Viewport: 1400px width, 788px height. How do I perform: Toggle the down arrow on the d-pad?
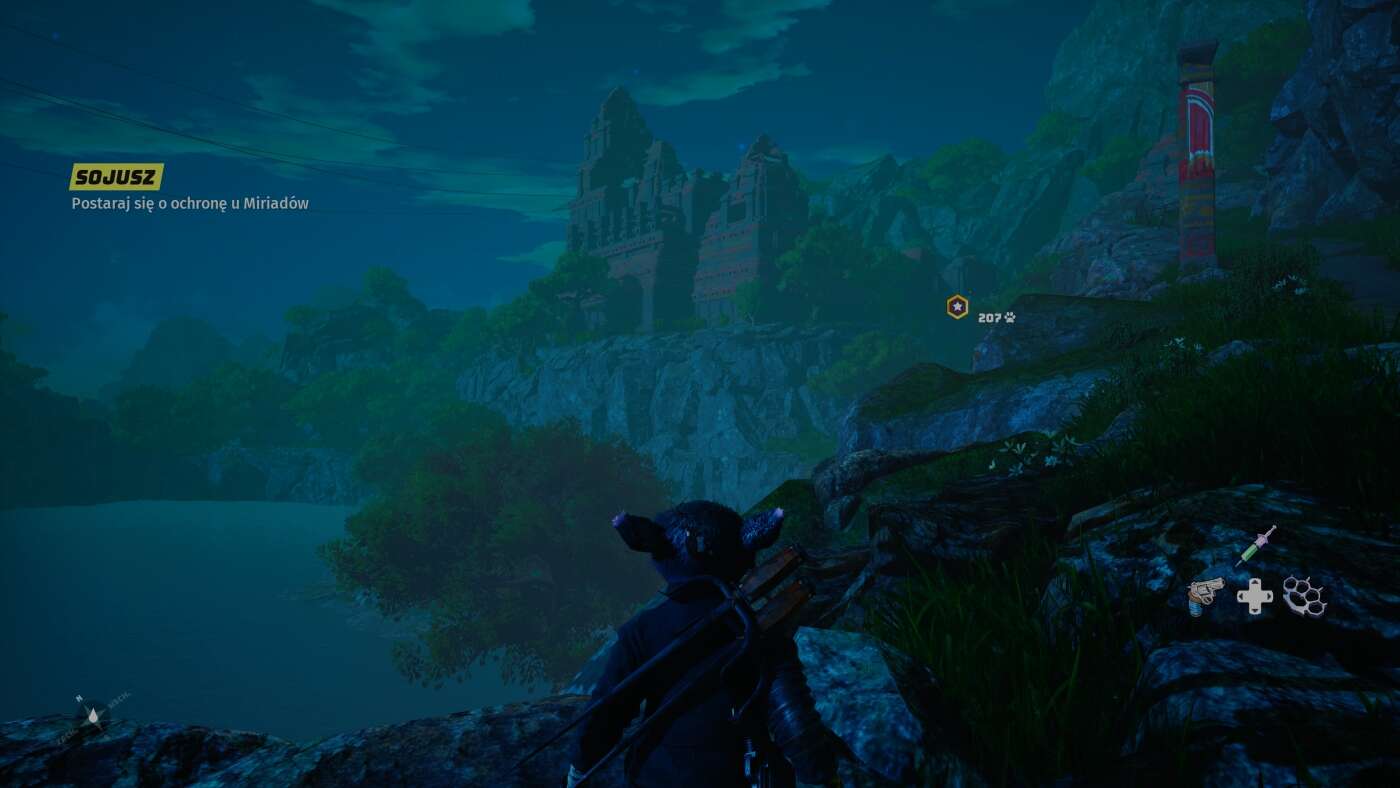pyautogui.click(x=1255, y=610)
